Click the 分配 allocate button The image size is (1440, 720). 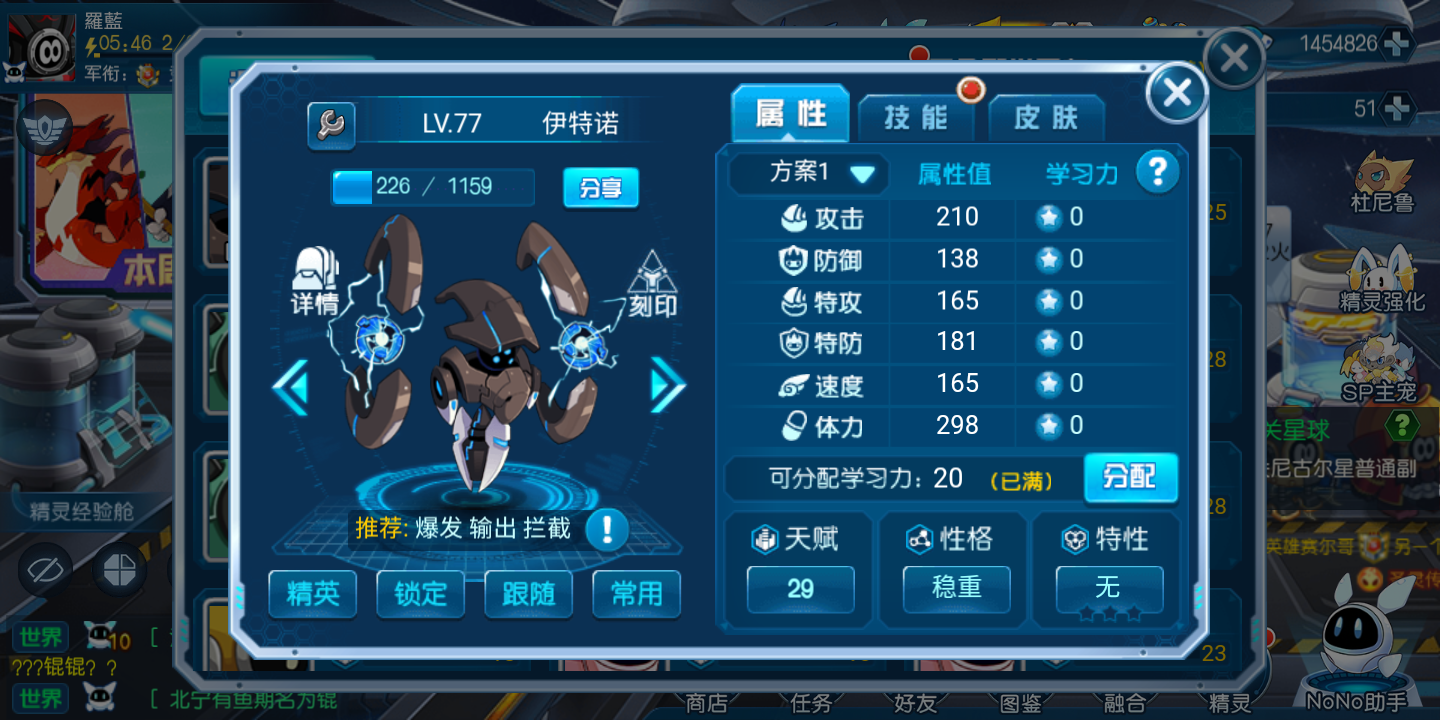pos(1130,477)
